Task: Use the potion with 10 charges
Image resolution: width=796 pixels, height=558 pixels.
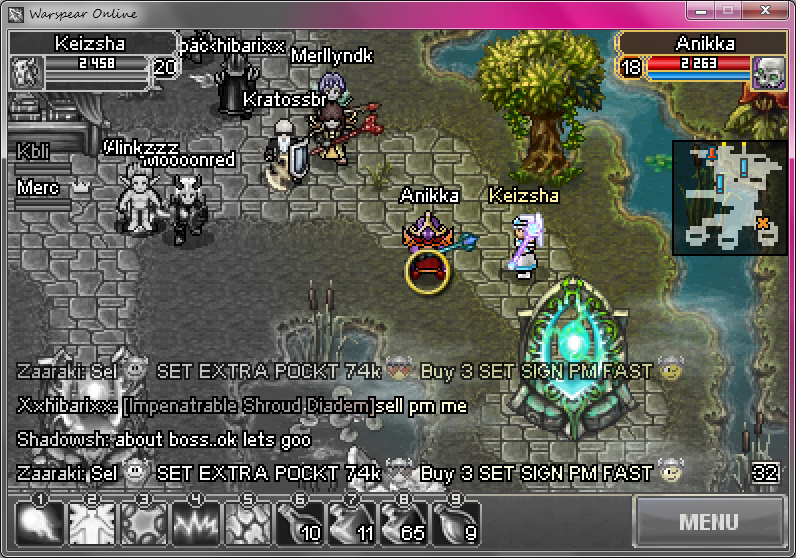Action: pos(300,522)
